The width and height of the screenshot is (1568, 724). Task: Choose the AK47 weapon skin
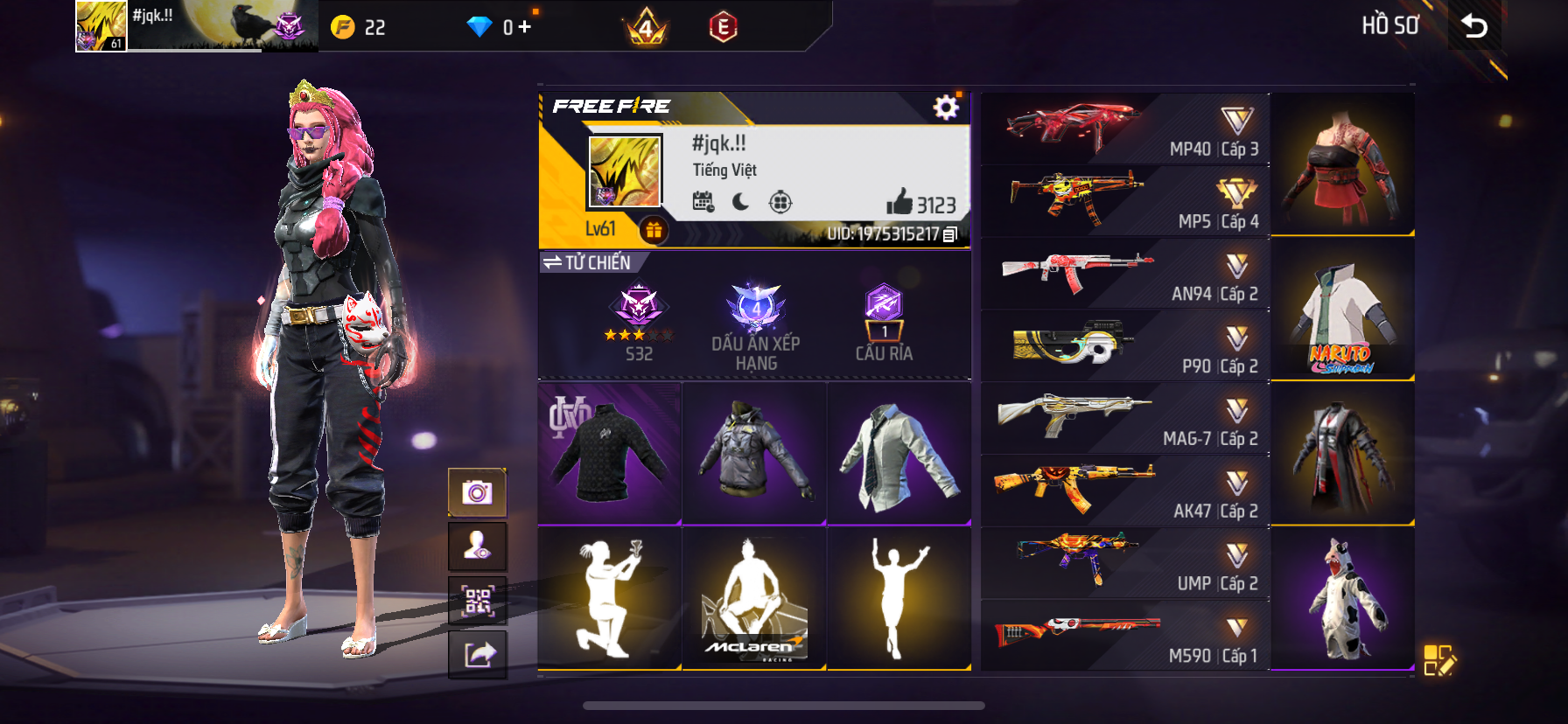pyautogui.click(x=1124, y=491)
